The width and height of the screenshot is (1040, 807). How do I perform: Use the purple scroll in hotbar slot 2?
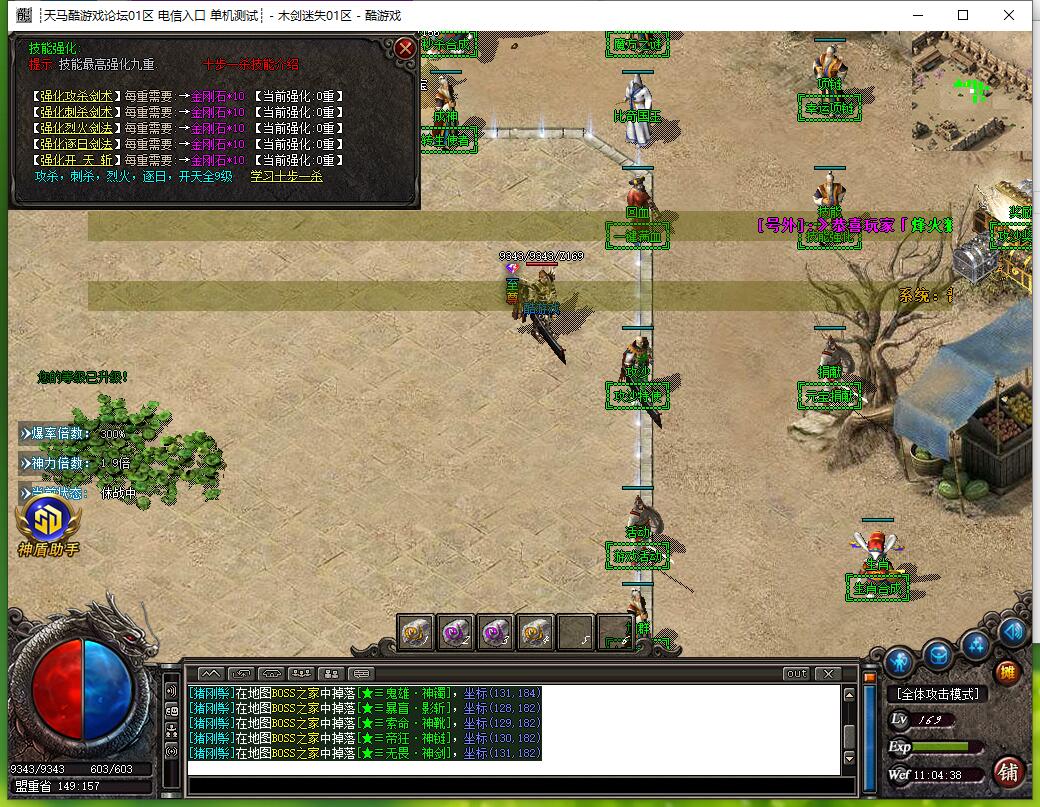[x=456, y=632]
